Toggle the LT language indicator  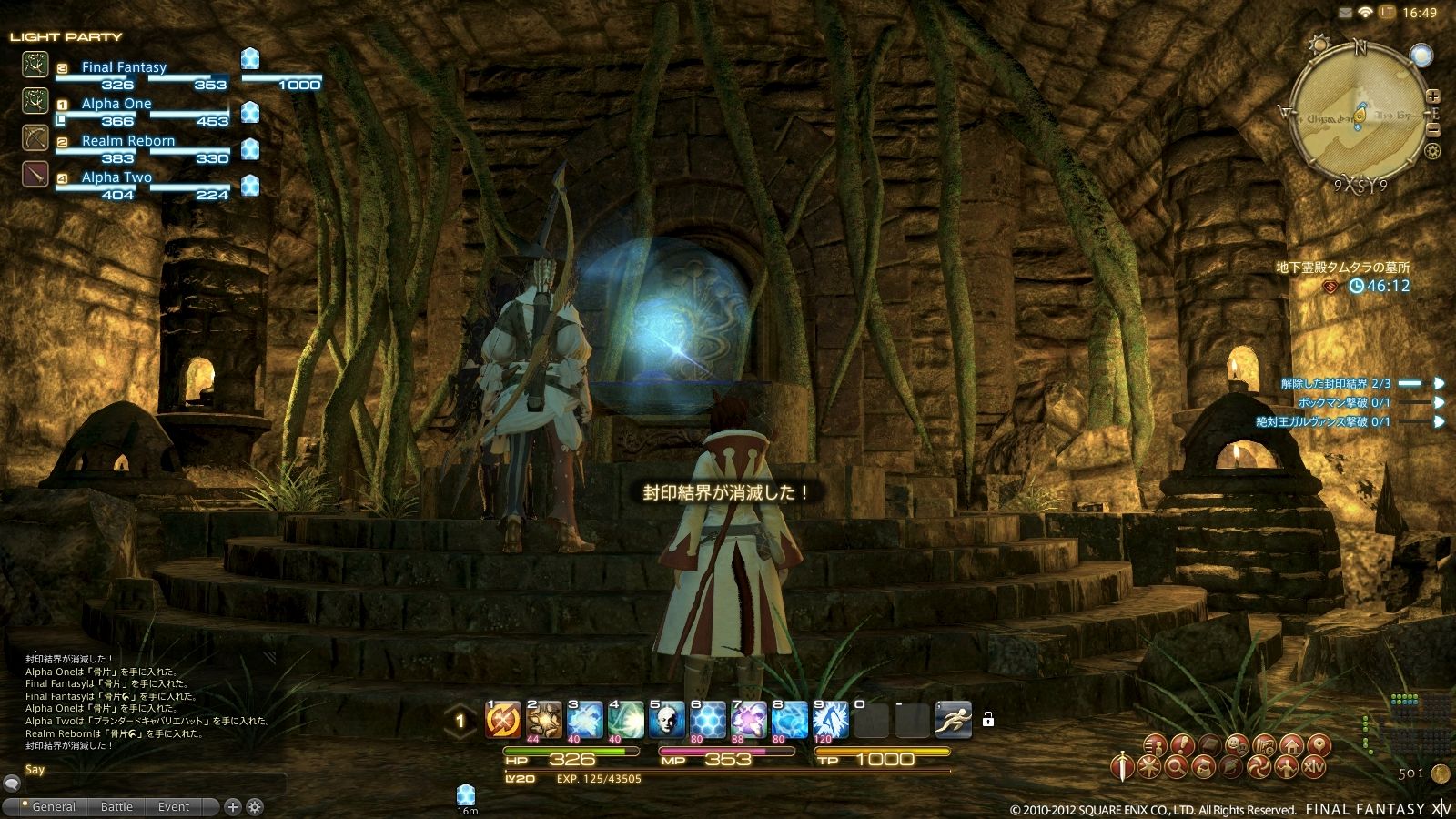(1386, 11)
